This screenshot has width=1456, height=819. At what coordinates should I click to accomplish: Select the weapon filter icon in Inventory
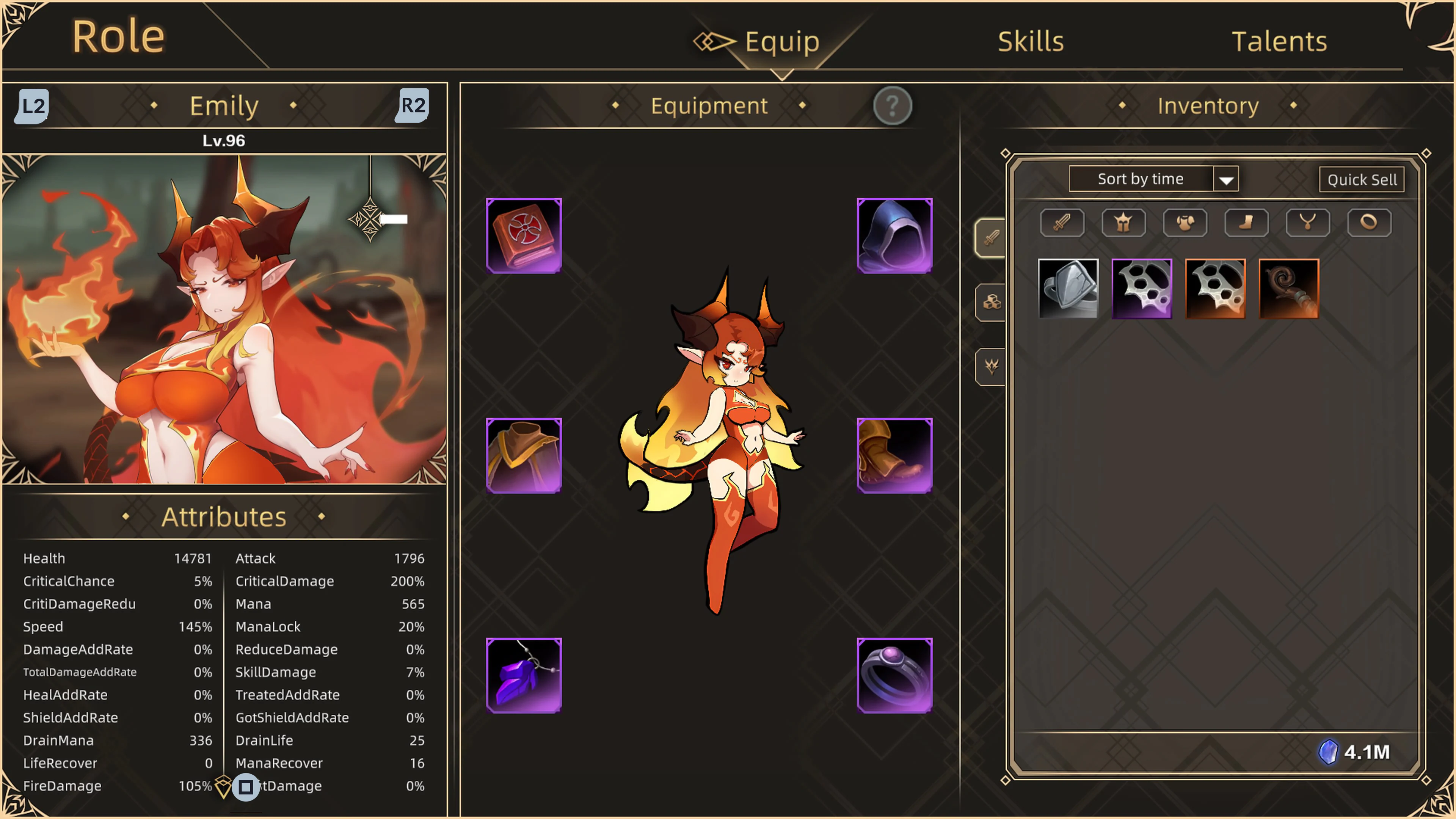point(1062,222)
